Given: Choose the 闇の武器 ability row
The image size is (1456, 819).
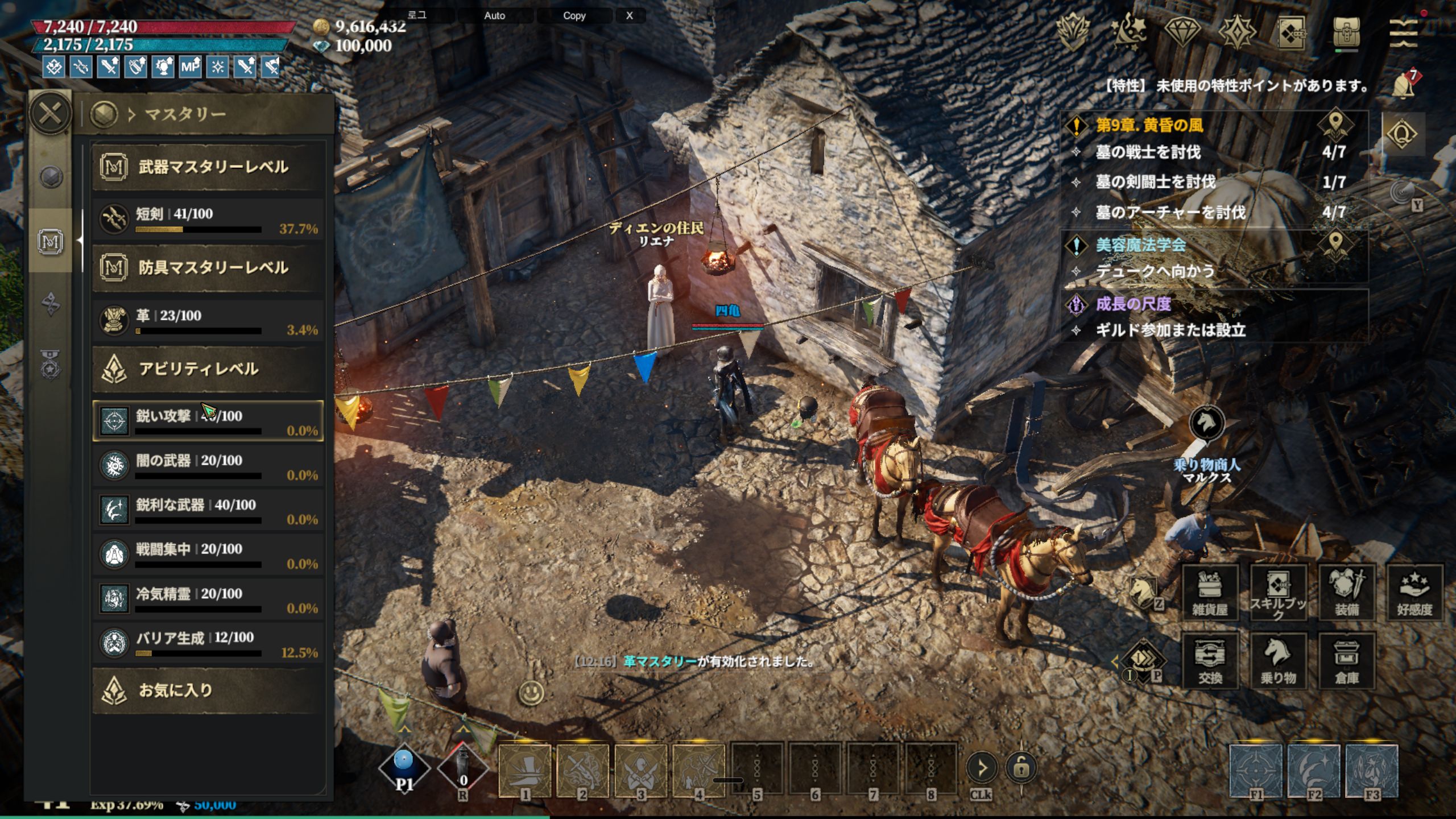Looking at the screenshot, I should [208, 466].
